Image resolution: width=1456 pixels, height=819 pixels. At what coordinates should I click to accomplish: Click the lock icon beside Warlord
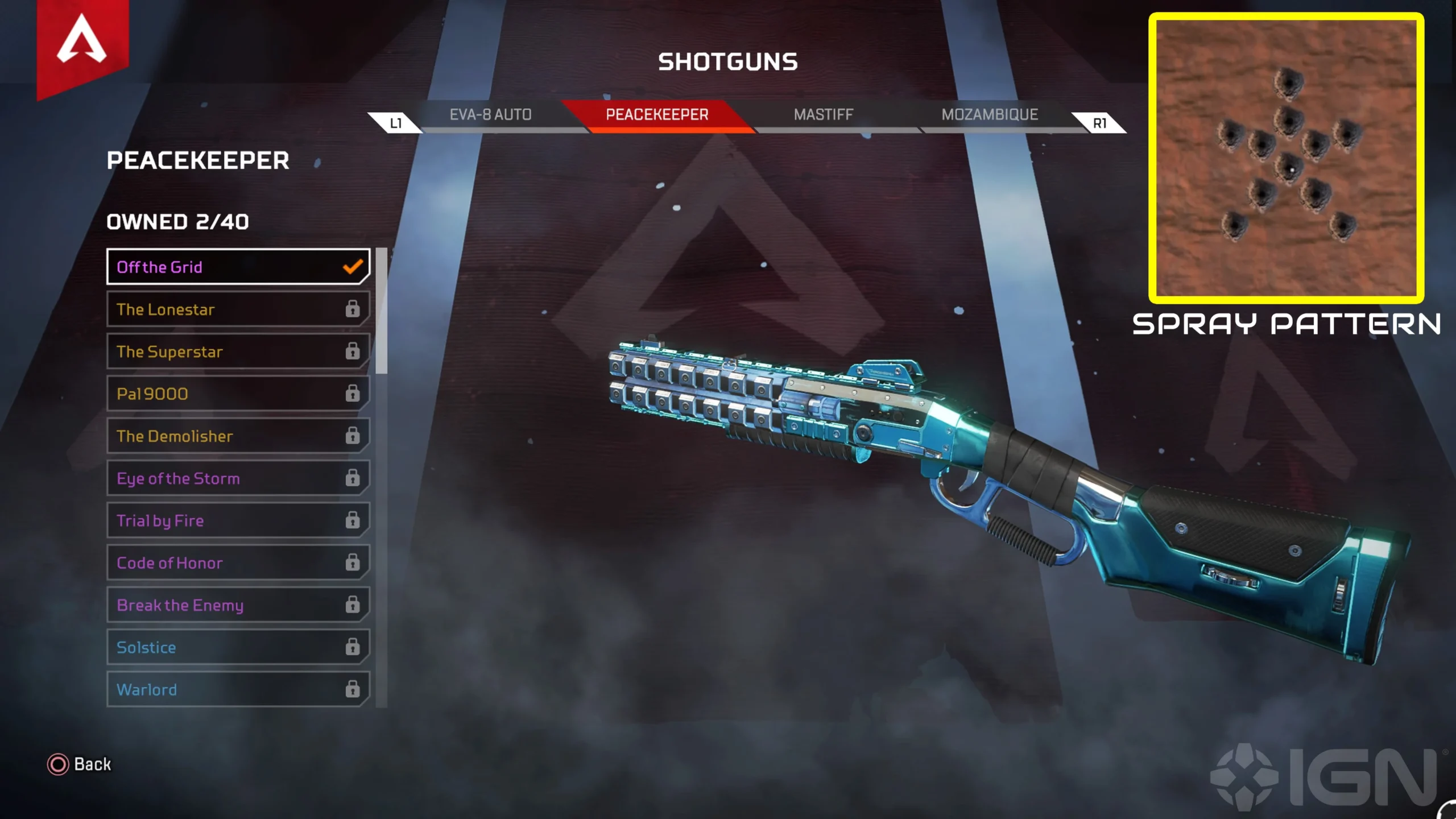point(354,689)
